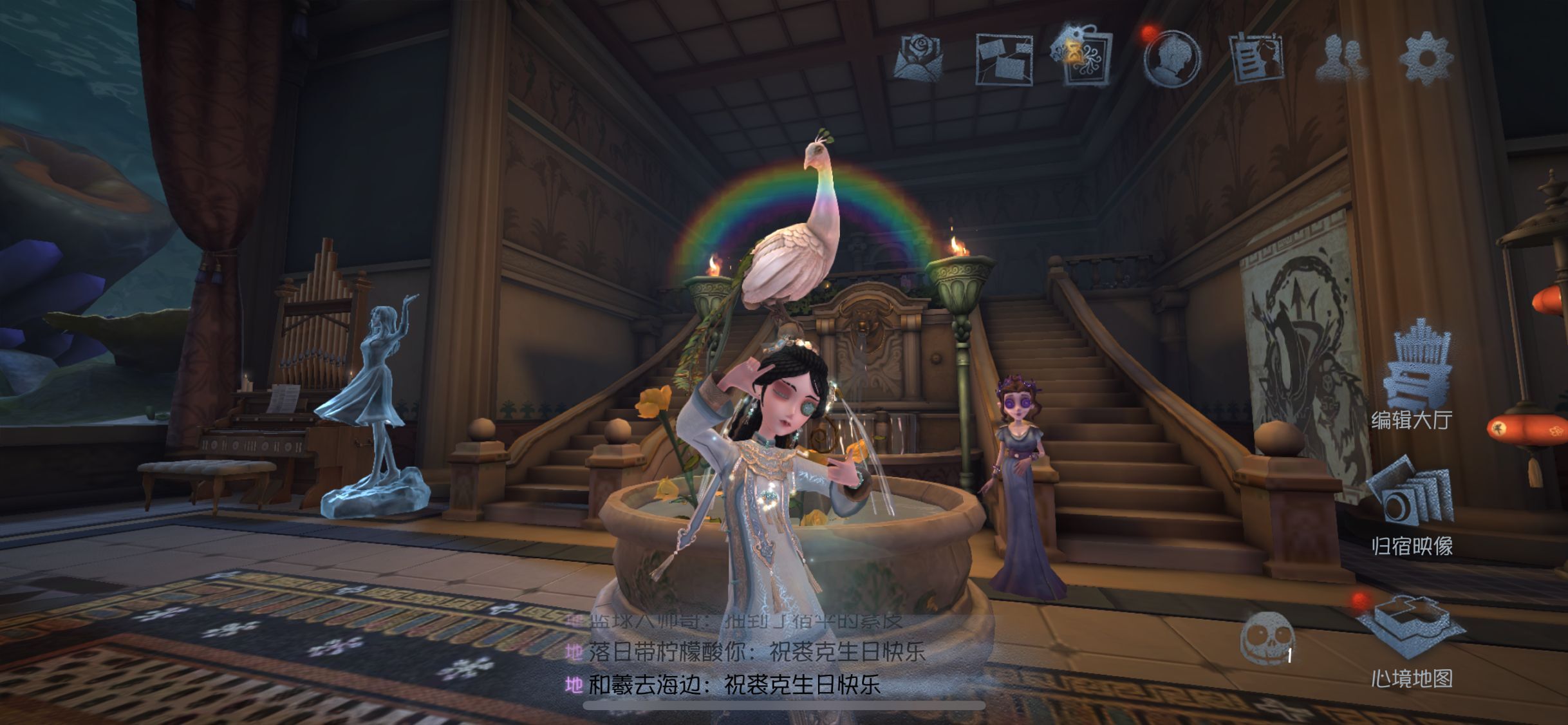This screenshot has height=725, width=1568.
Task: Open the gear settings menu
Action: click(1427, 58)
